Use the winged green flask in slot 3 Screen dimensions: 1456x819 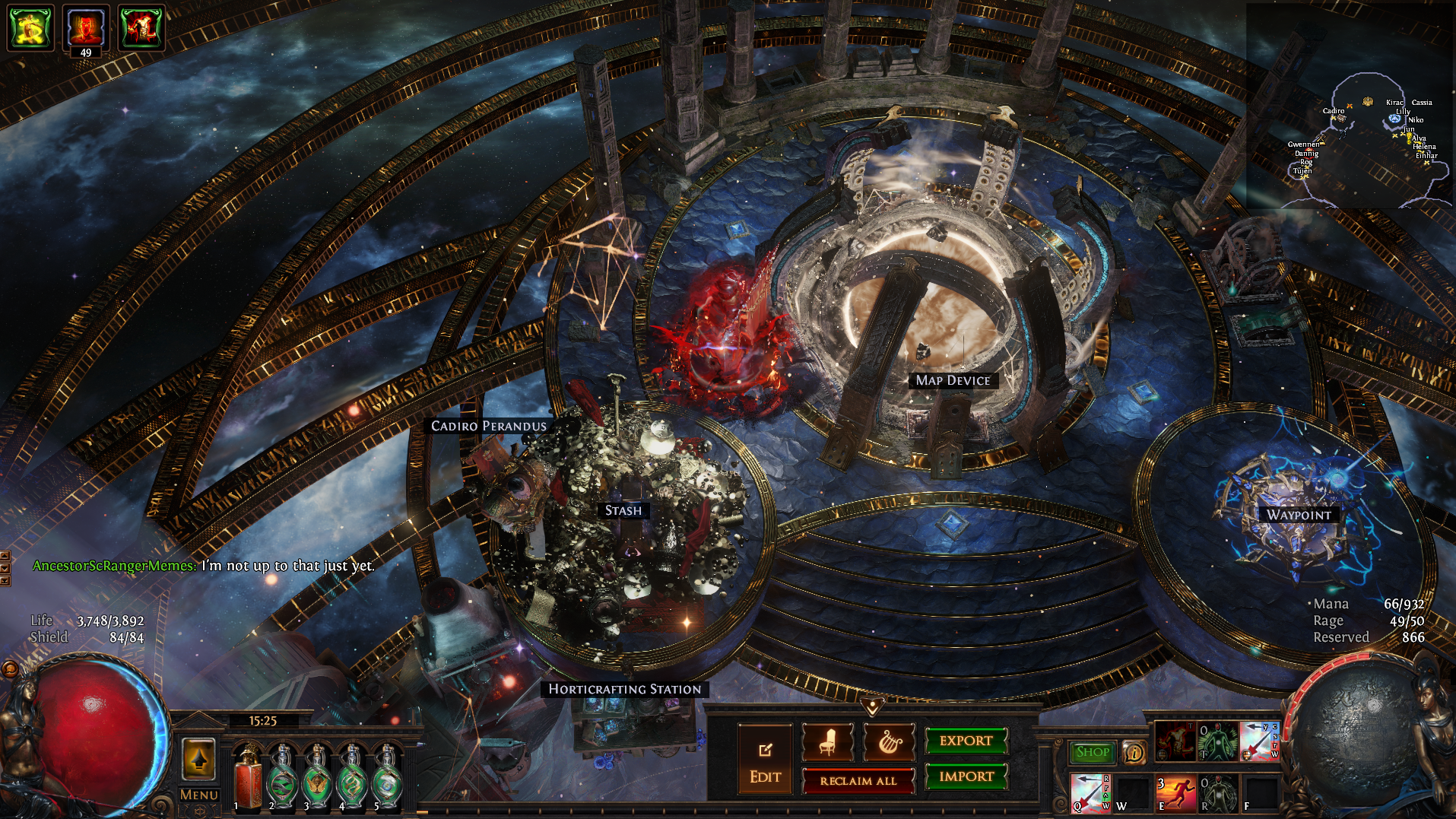point(317,777)
